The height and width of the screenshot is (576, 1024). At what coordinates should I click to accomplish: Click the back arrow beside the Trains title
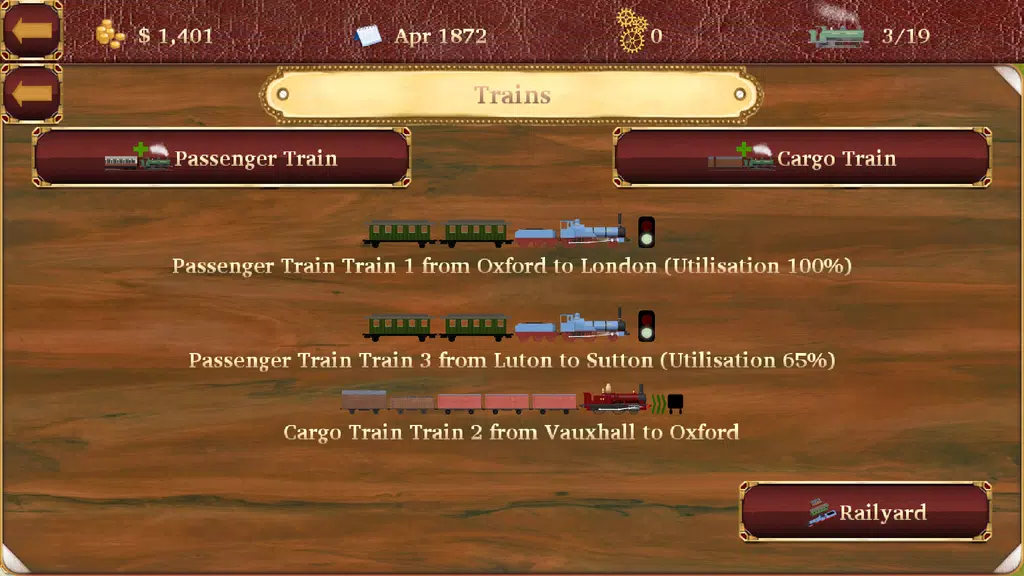point(32,94)
